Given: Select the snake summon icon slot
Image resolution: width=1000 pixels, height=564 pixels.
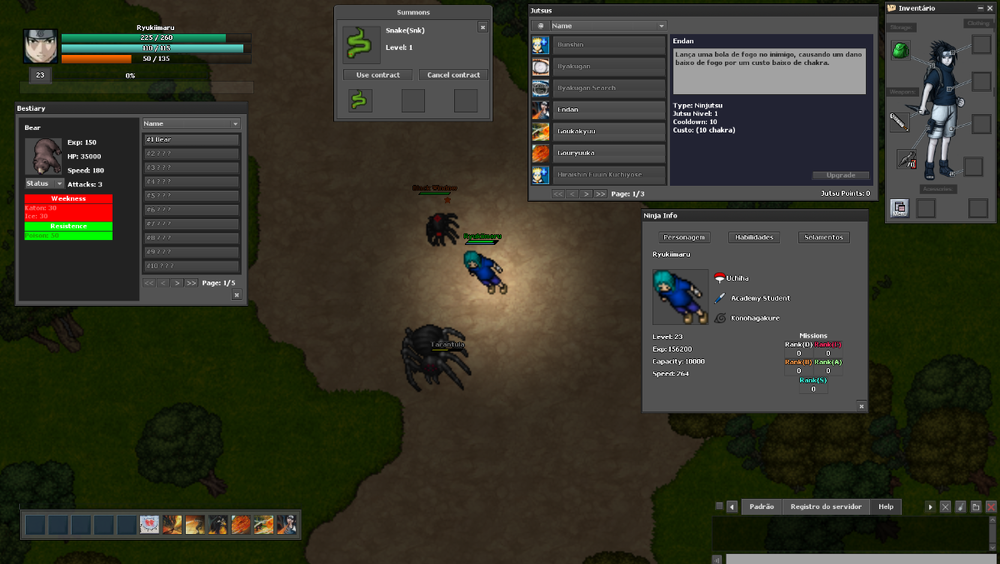Looking at the screenshot, I should 360,100.
